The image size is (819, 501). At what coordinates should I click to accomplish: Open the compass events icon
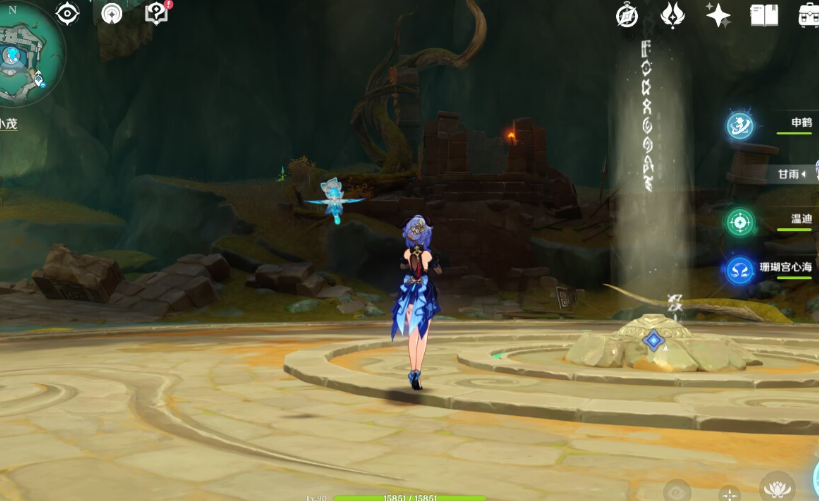coord(627,15)
